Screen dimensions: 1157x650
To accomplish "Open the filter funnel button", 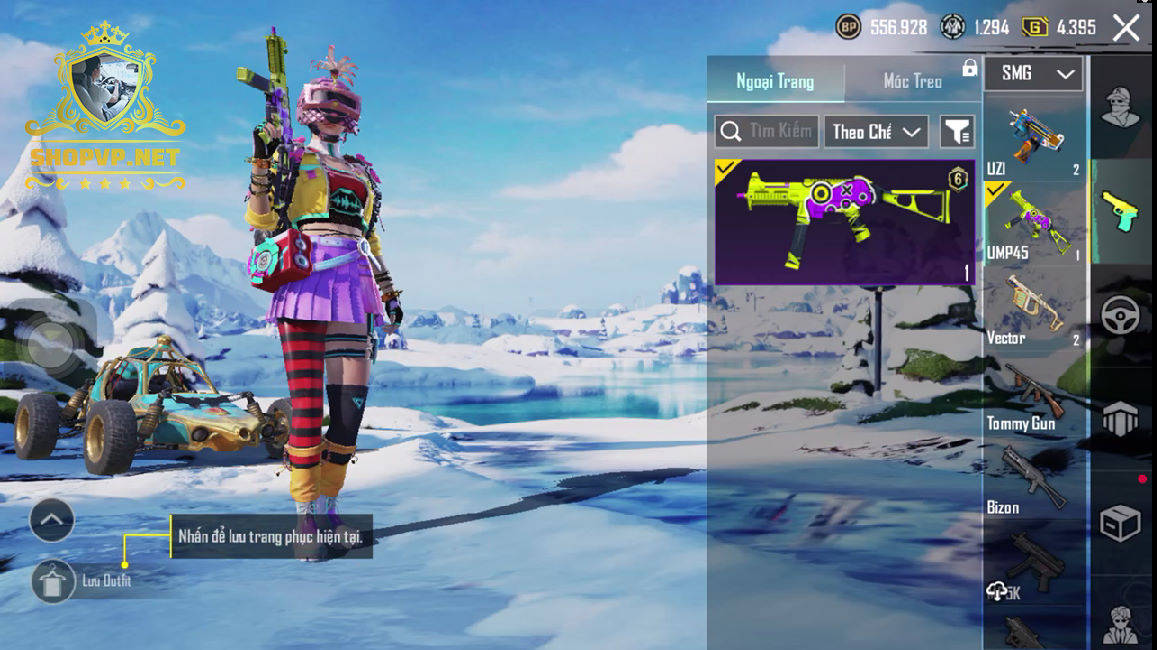I will [x=957, y=131].
